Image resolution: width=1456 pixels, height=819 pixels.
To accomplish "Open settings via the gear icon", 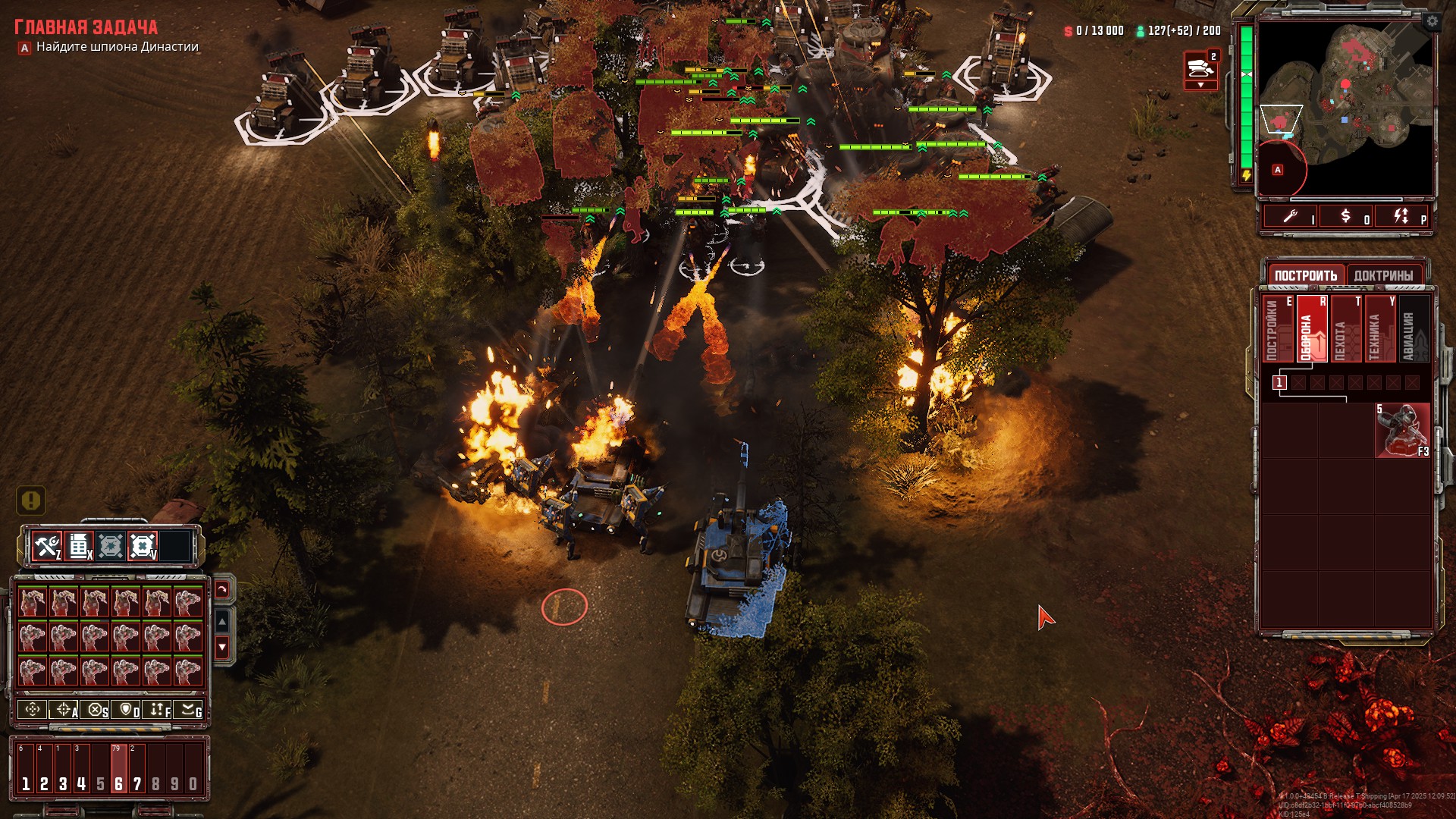I will [x=1432, y=21].
